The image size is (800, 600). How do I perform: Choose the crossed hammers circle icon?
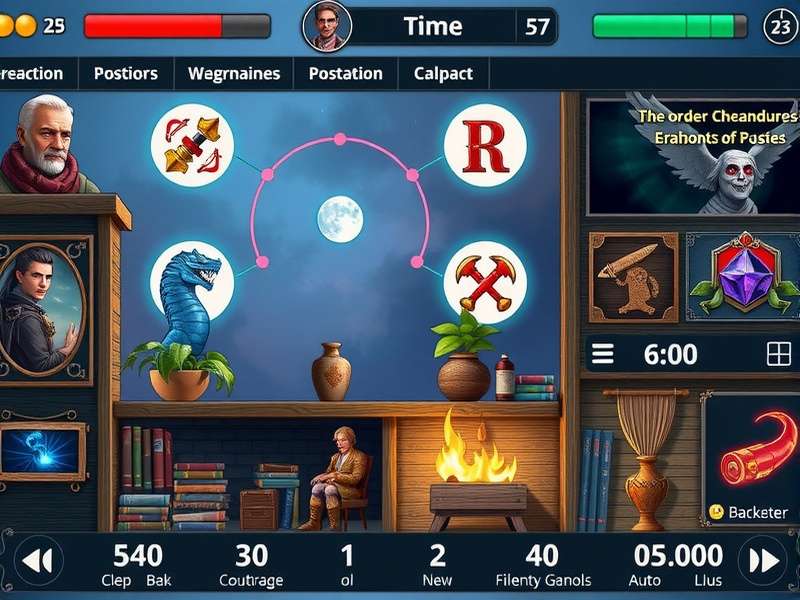coord(485,281)
